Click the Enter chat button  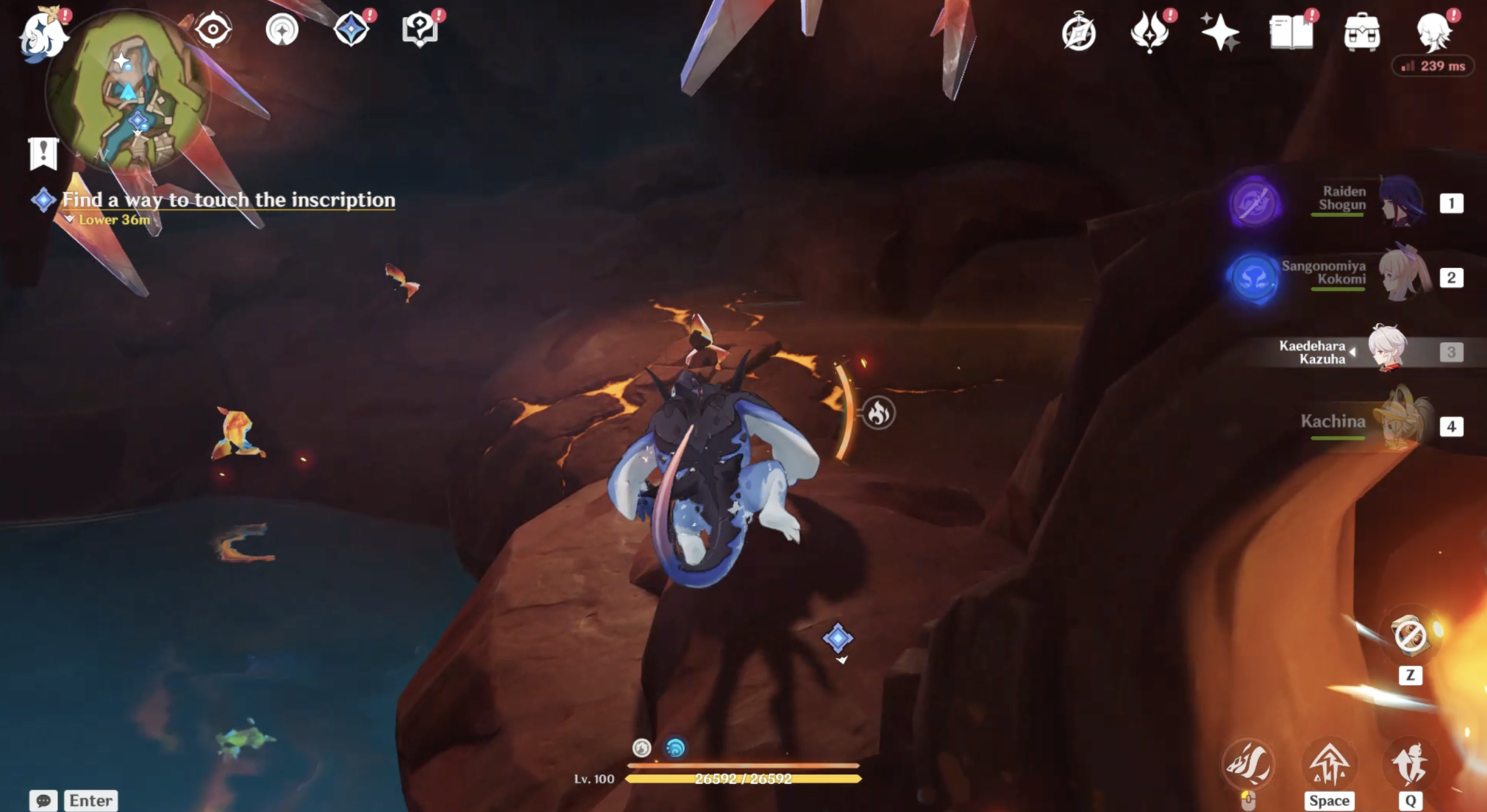[90, 800]
